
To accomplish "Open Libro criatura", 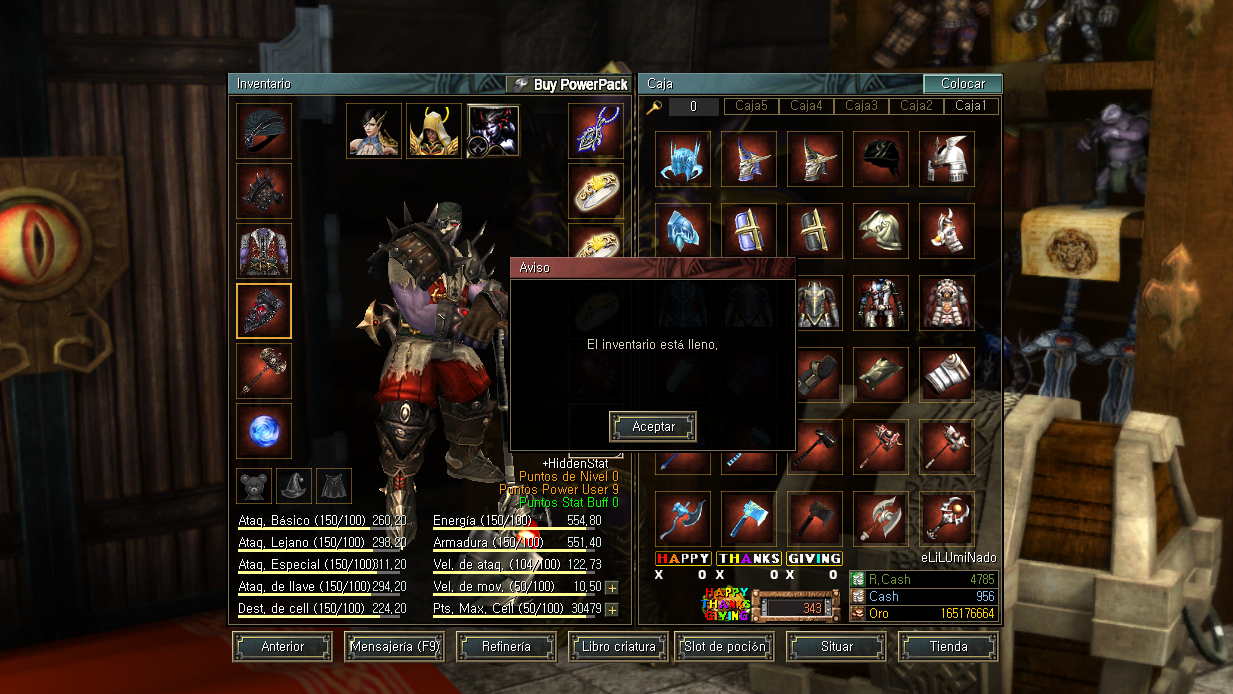I will pyautogui.click(x=618, y=647).
